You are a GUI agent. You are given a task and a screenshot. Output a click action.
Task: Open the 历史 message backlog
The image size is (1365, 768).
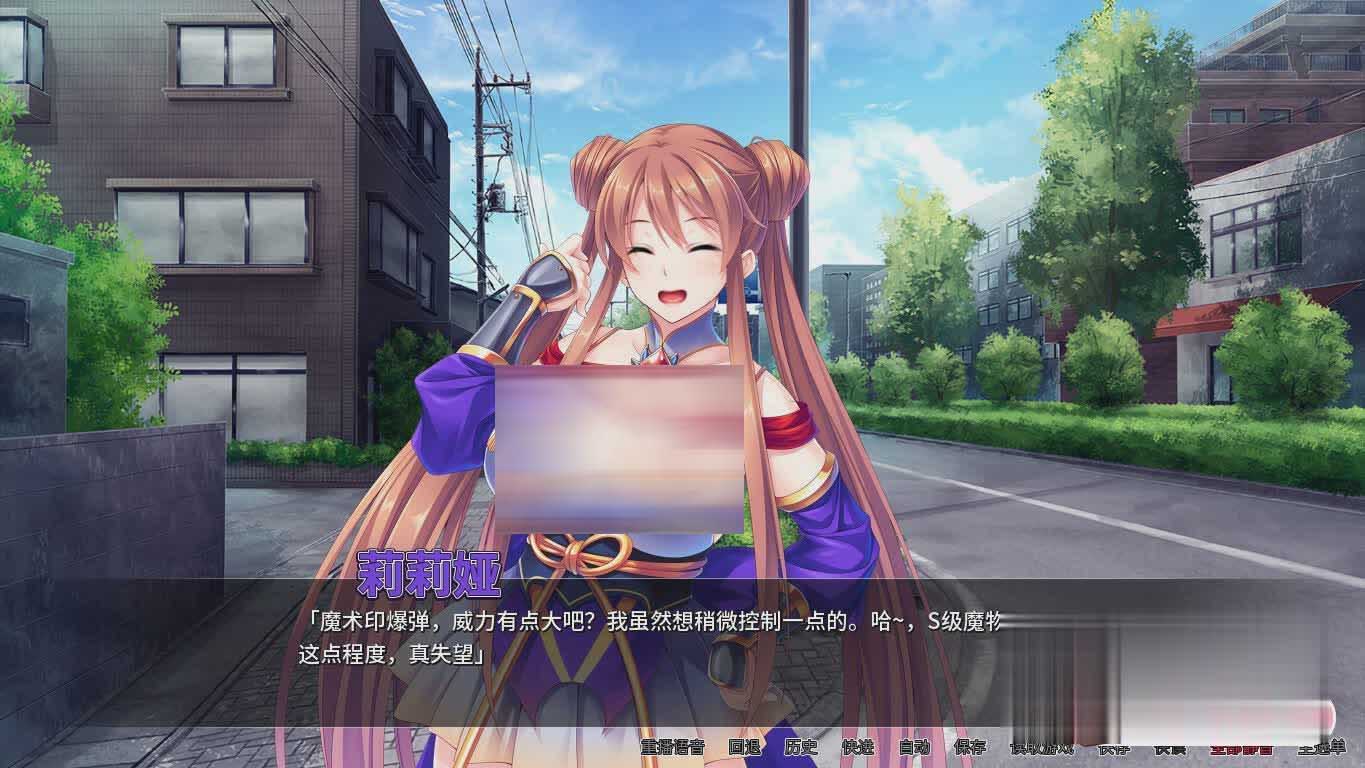(800, 748)
